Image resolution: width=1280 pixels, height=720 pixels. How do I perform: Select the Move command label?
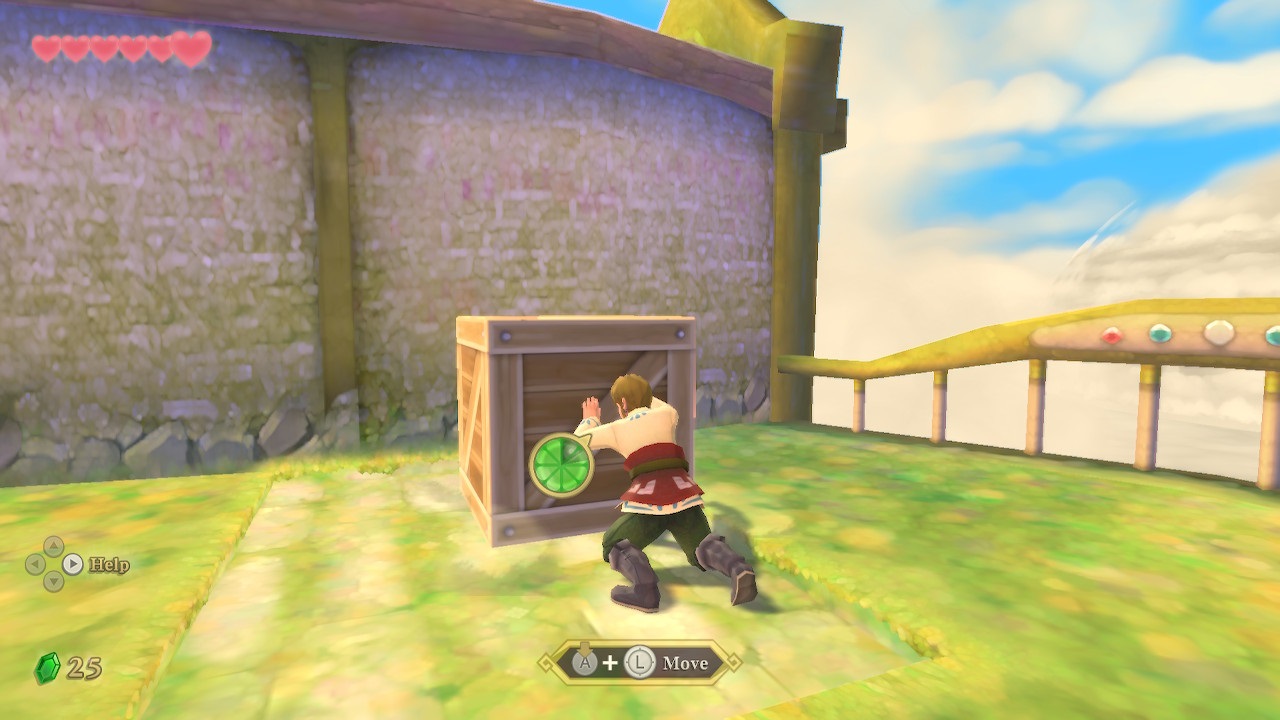[x=685, y=663]
